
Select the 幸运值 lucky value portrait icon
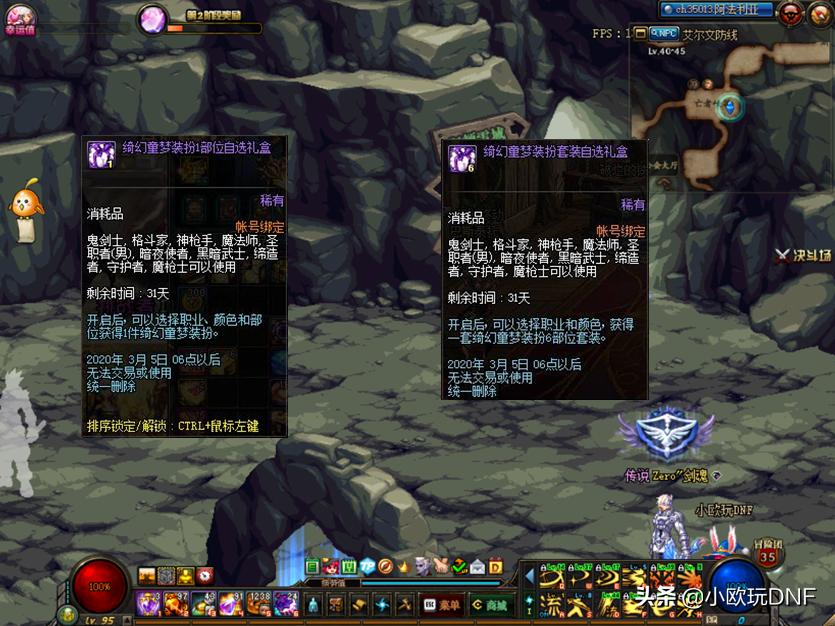click(20, 15)
